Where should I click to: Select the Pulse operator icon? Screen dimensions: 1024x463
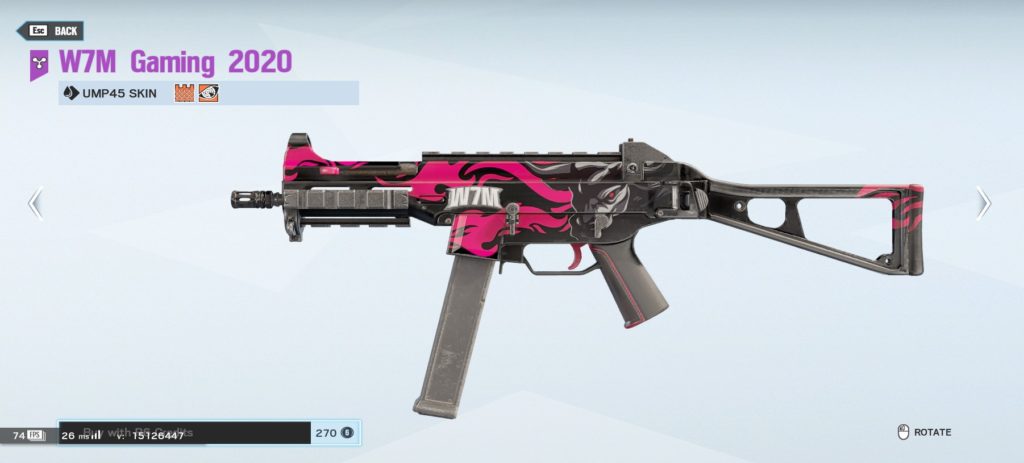click(x=208, y=94)
